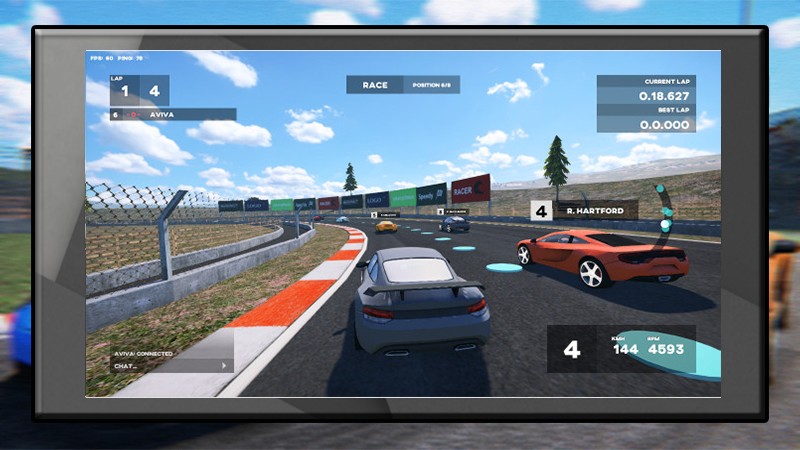
Task: Click the RACE session label
Action: click(x=375, y=85)
